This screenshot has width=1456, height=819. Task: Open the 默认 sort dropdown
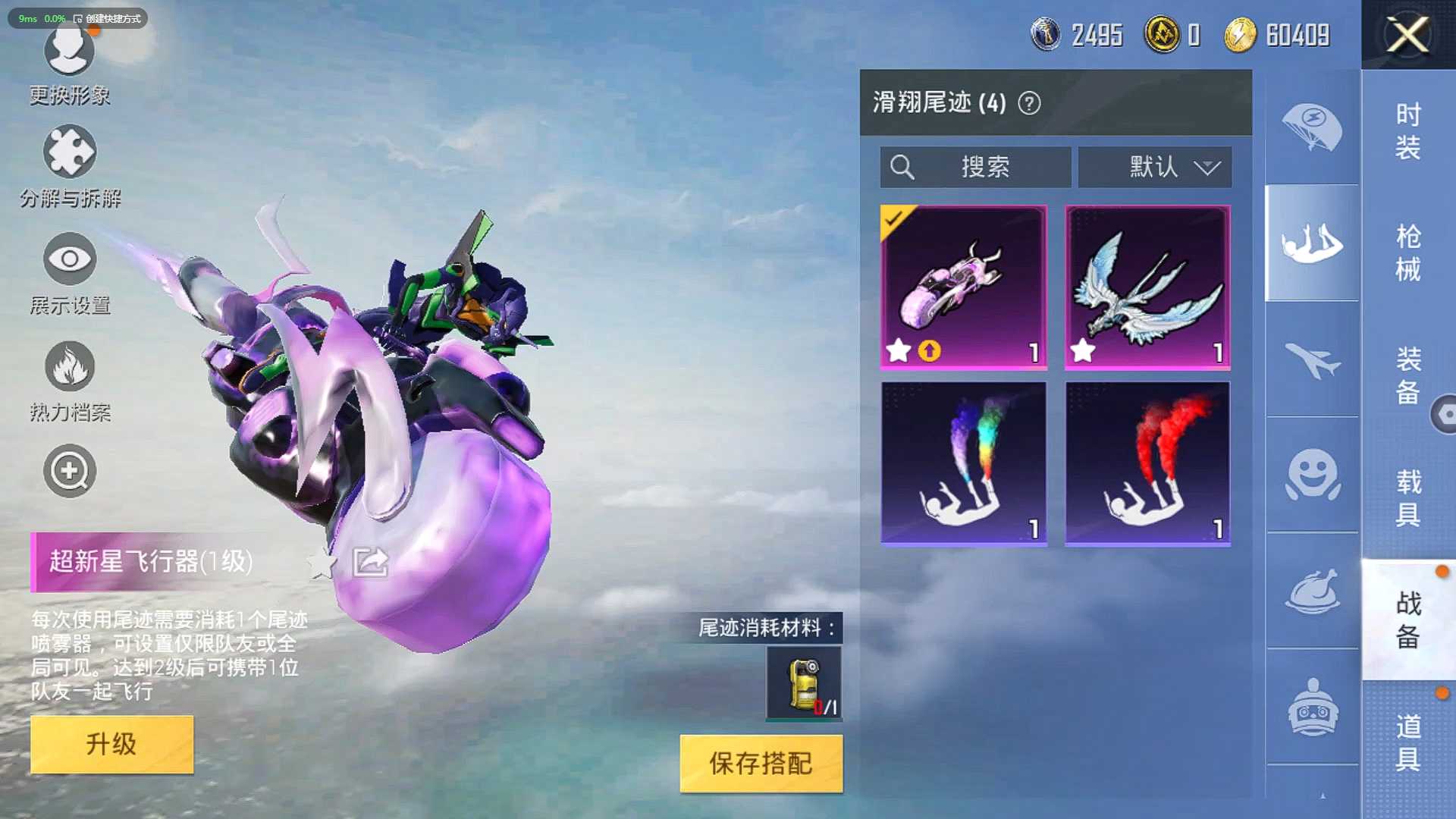[1154, 167]
